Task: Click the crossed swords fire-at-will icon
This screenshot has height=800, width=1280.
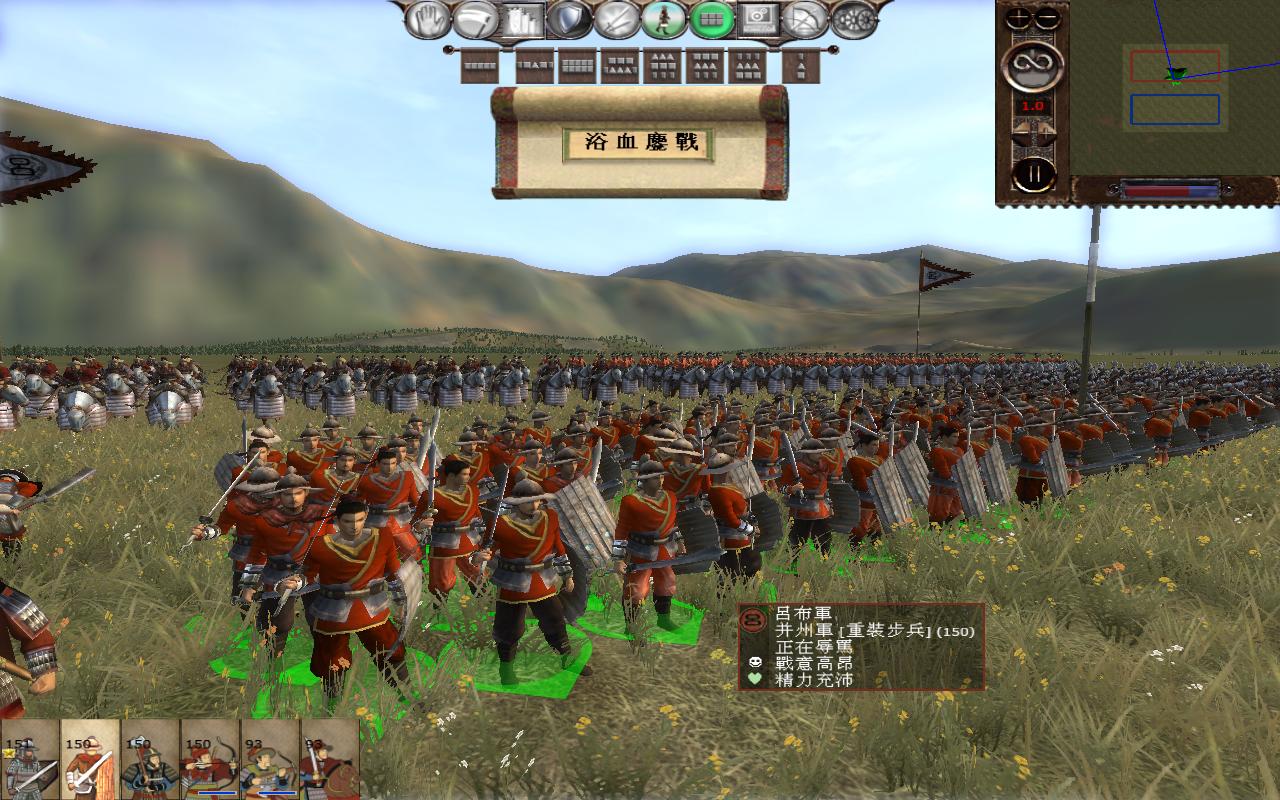Action: pos(618,19)
